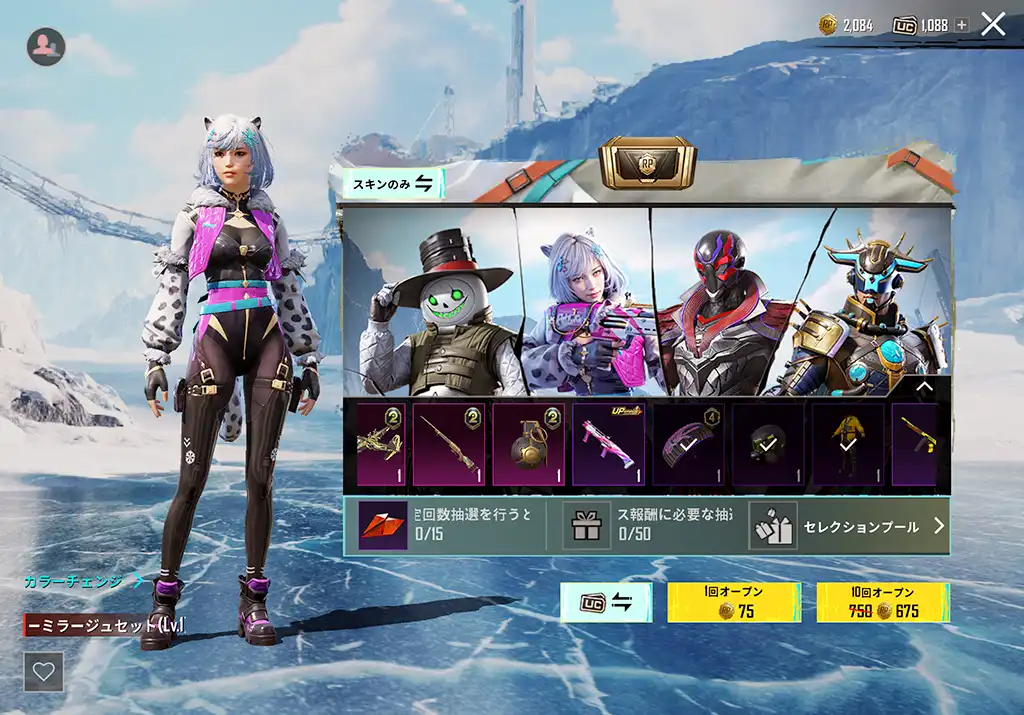Viewport: 1024px width, 715px height.
Task: Switch the UC currency toggle
Action: pyautogui.click(x=606, y=602)
